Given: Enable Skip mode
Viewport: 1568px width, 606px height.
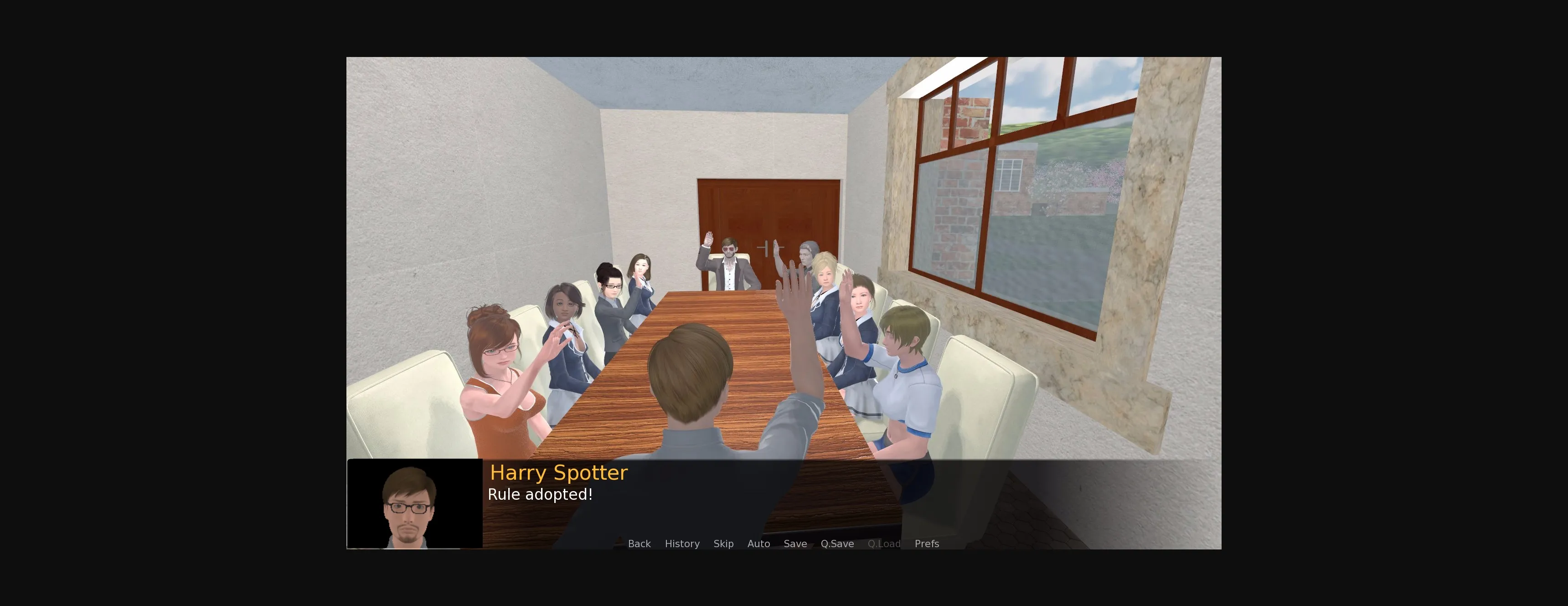Looking at the screenshot, I should coord(723,543).
